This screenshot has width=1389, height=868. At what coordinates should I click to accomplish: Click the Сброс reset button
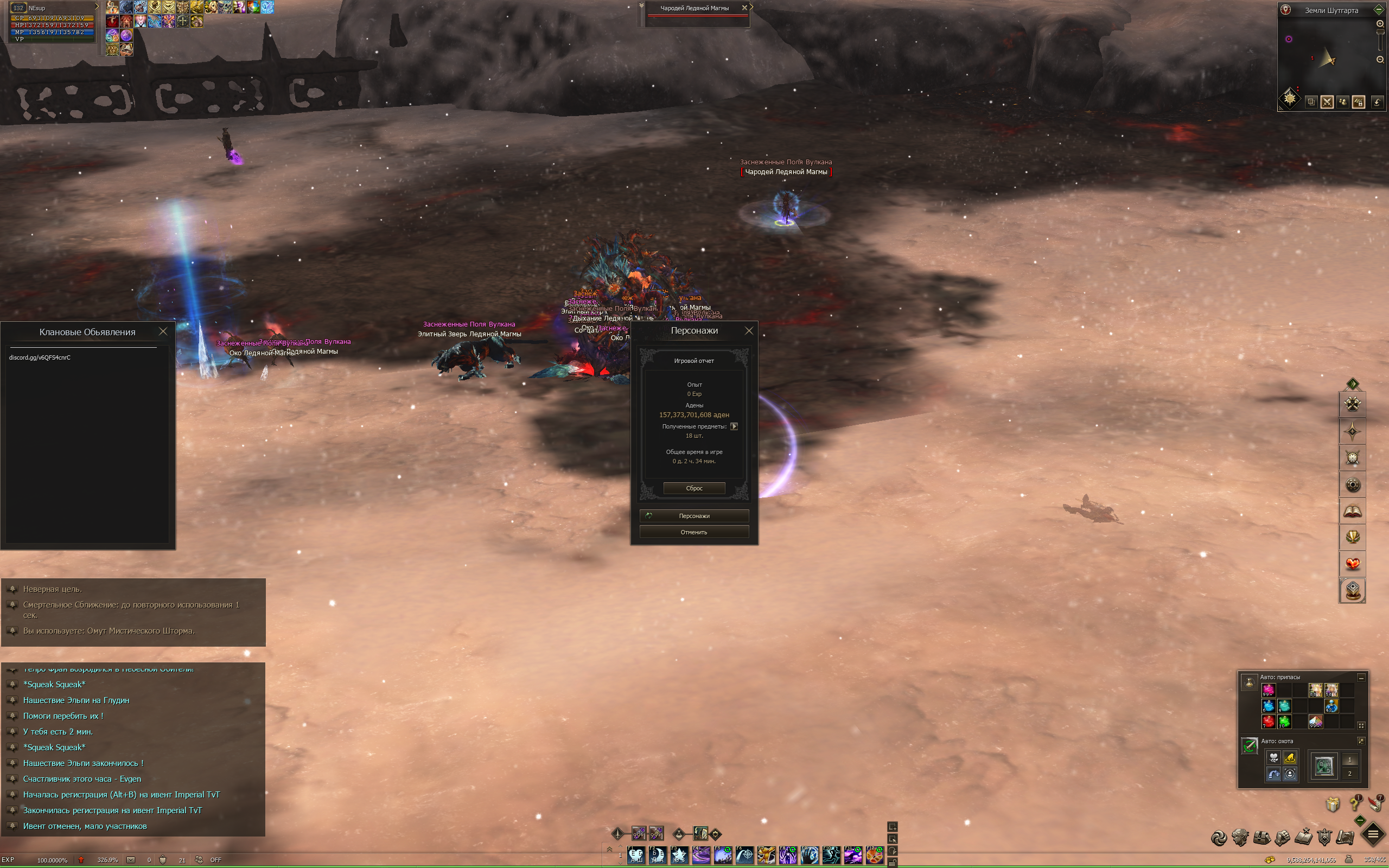tap(694, 488)
